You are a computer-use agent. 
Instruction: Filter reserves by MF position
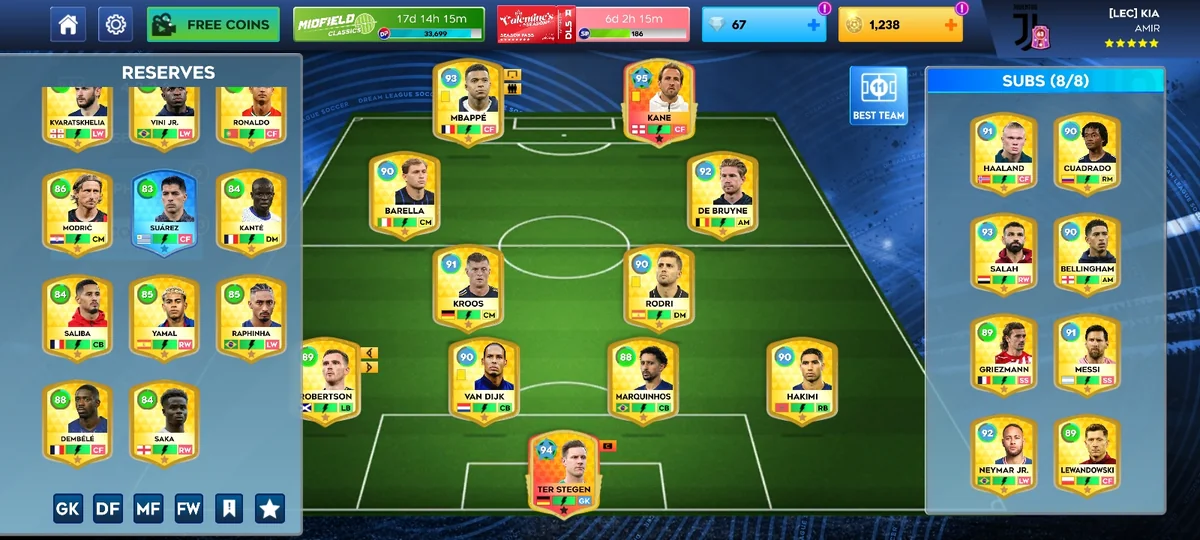148,509
